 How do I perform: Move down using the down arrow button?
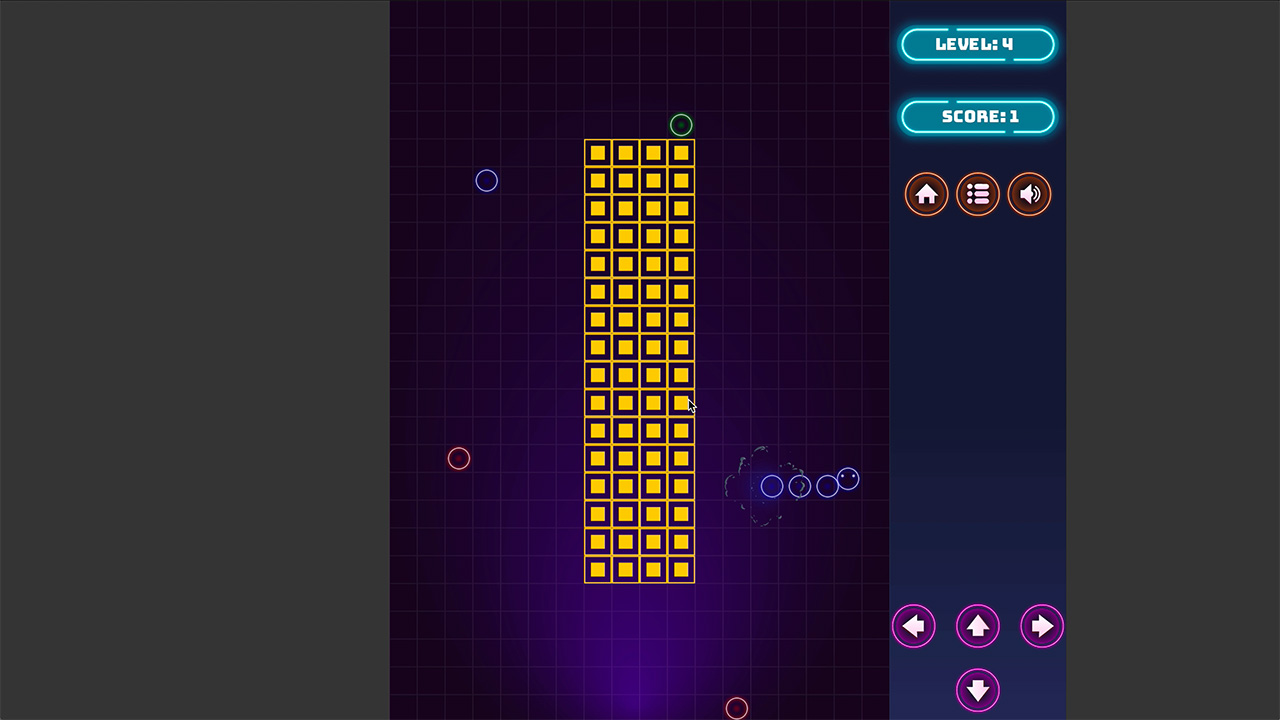pyautogui.click(x=977, y=690)
